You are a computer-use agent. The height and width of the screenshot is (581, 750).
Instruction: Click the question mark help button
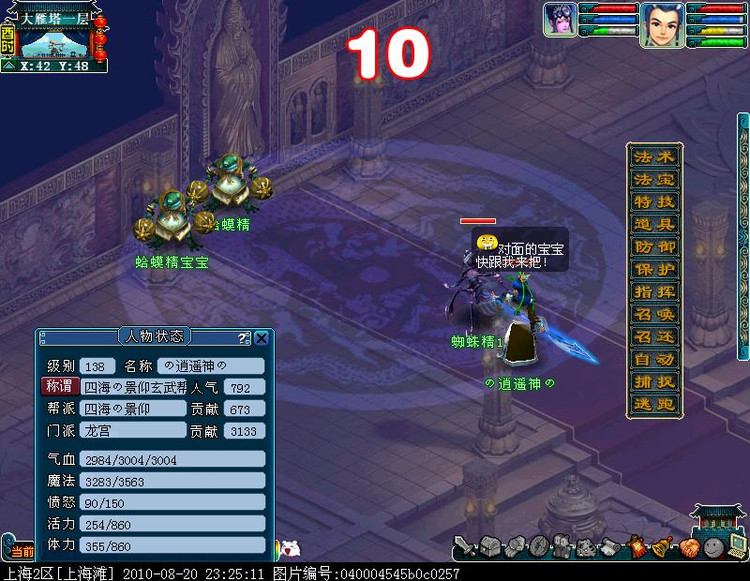point(244,338)
